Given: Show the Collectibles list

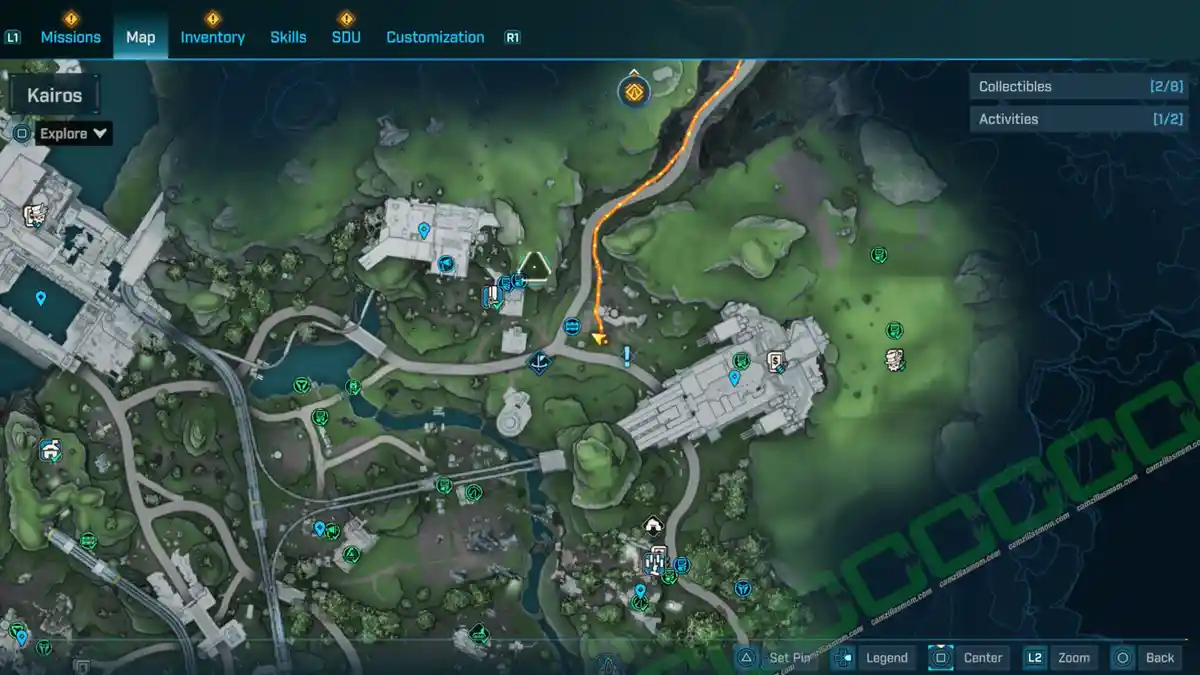Looking at the screenshot, I should pos(1064,87).
